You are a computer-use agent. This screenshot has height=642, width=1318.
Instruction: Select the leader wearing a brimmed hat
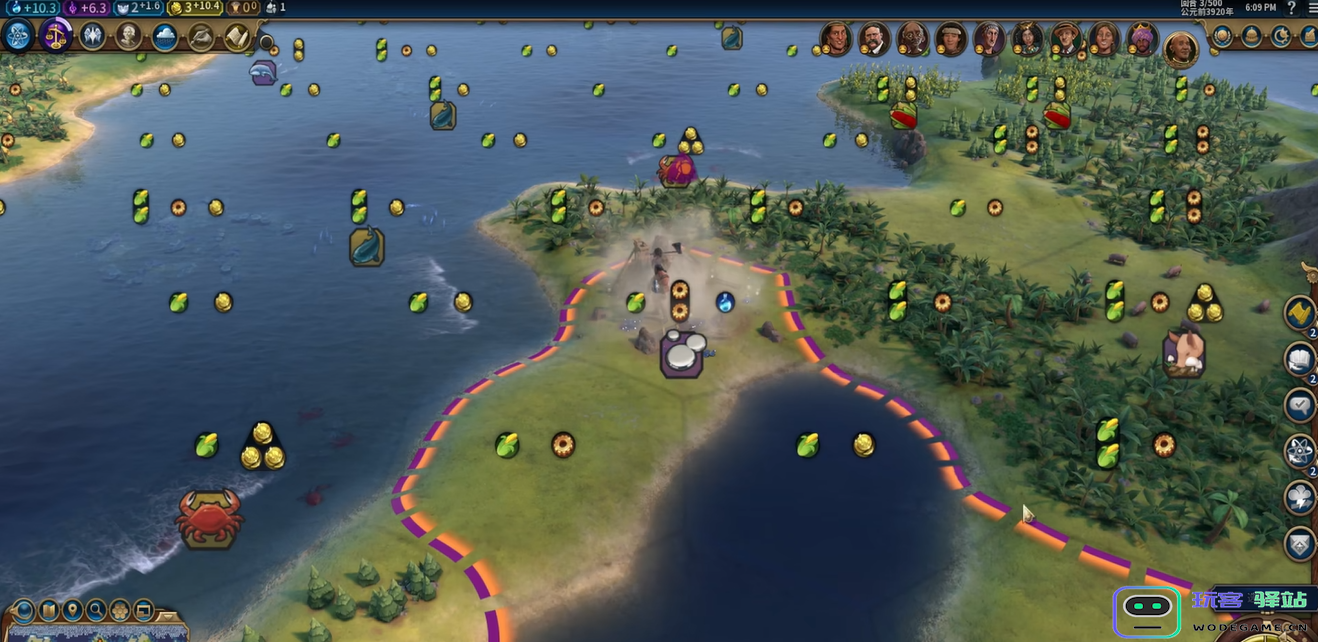(1065, 39)
